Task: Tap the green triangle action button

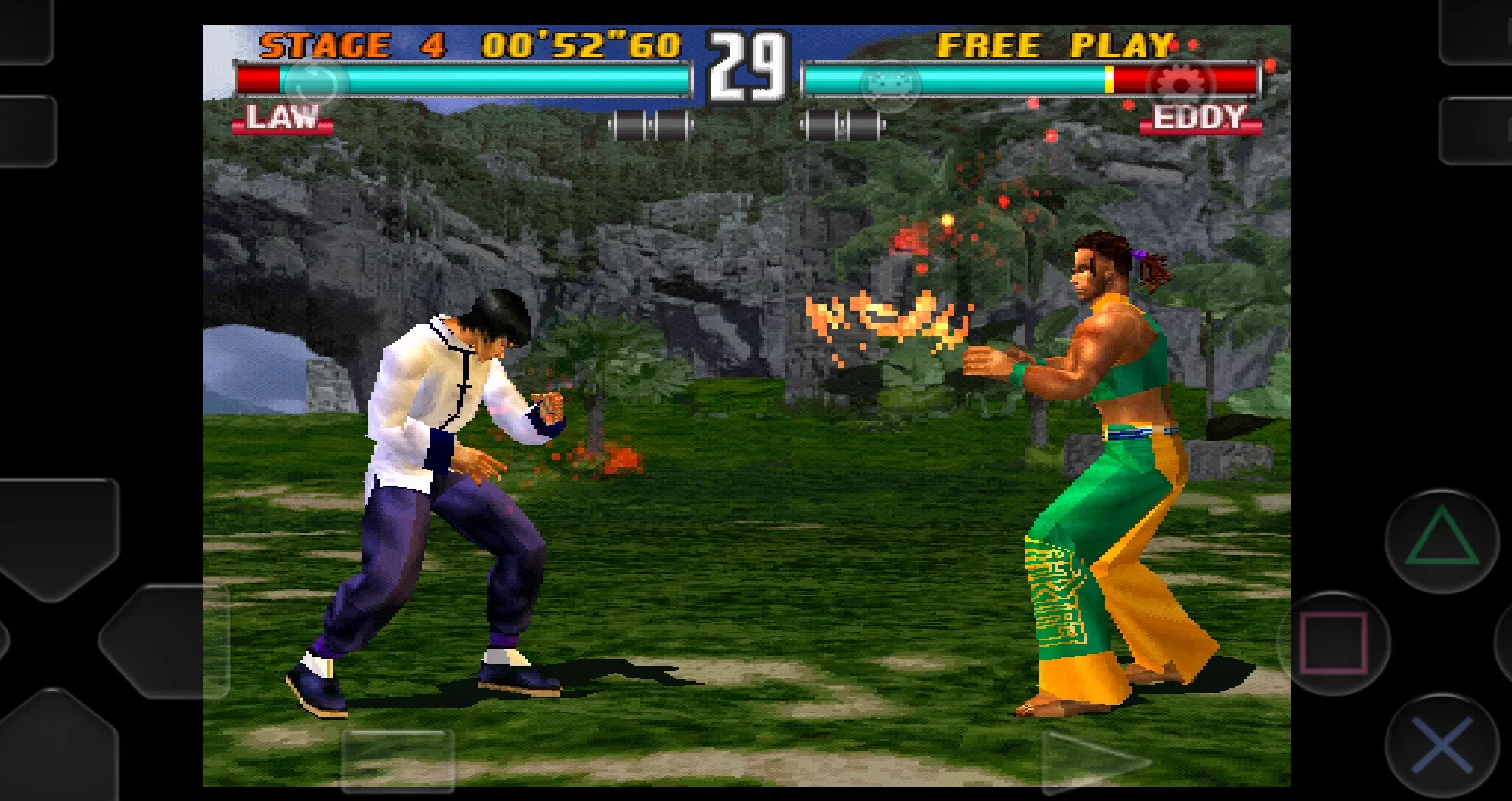Action: pos(1442,539)
